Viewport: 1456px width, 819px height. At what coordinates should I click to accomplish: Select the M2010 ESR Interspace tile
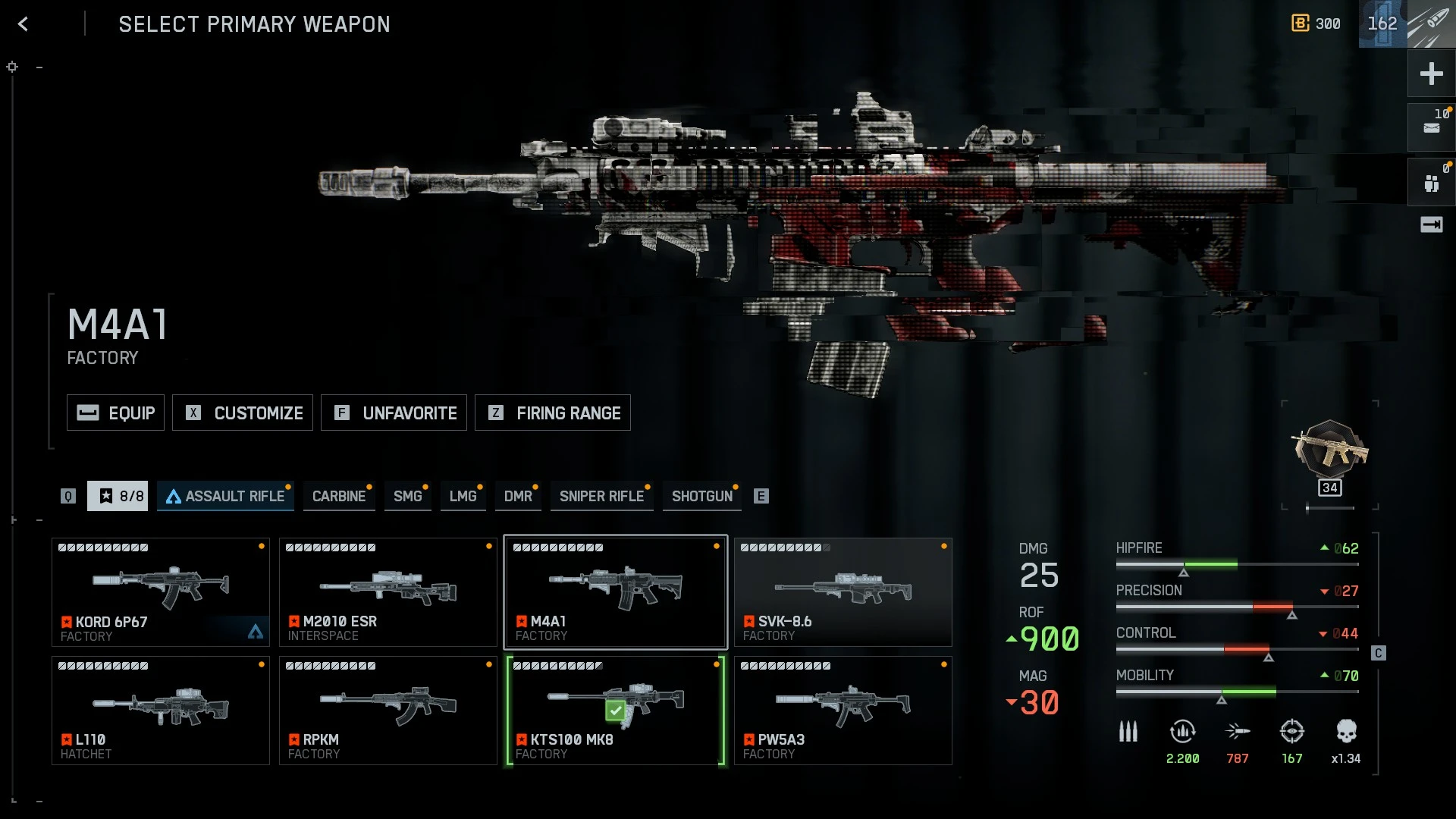(388, 592)
